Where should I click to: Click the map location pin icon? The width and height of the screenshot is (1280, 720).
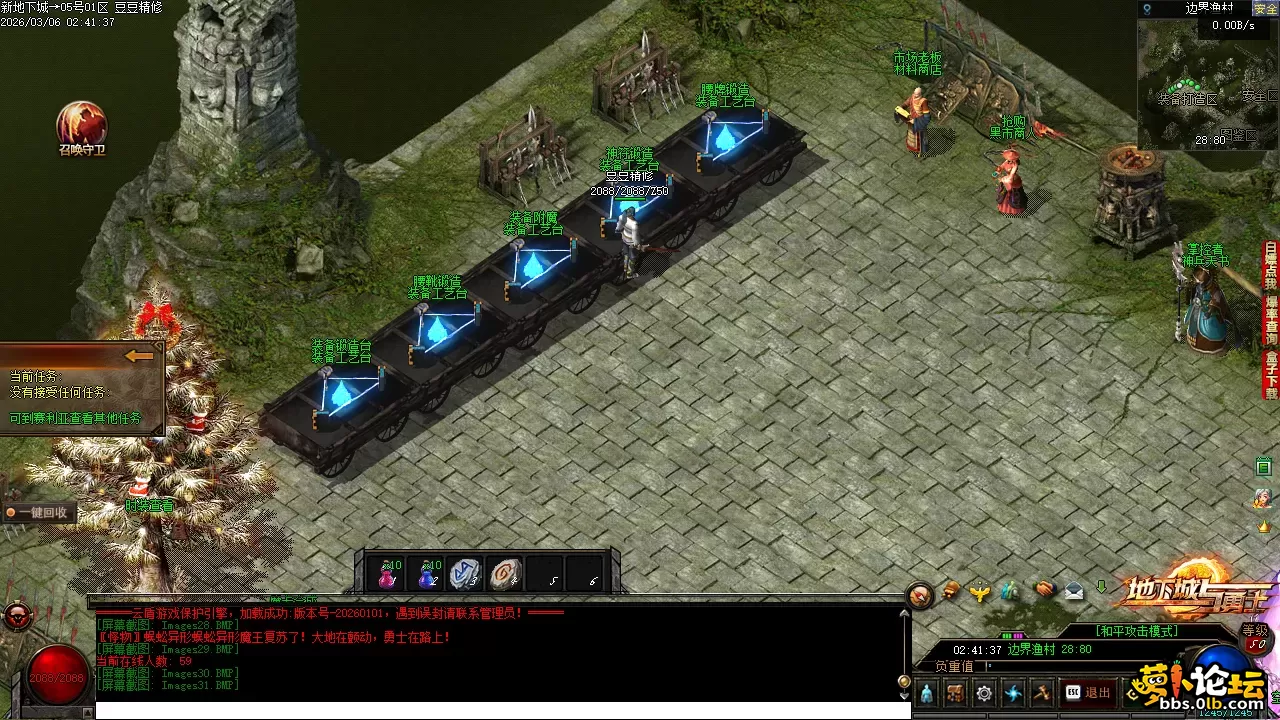[x=1147, y=9]
